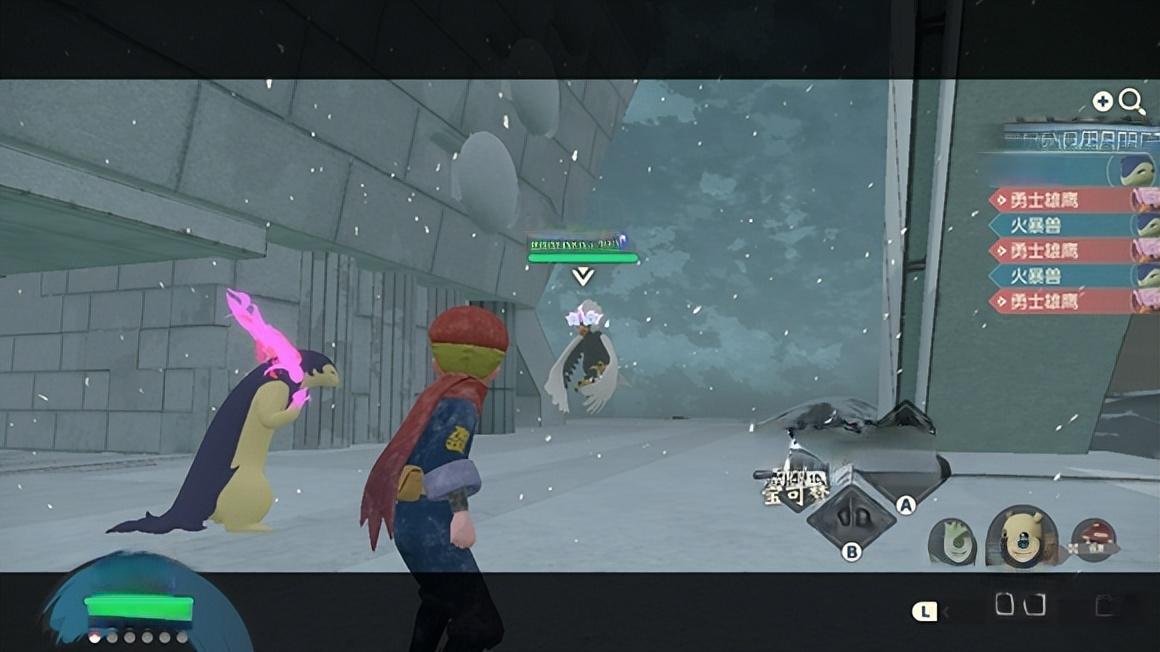Select the footprints run-away diamond

pos(851,517)
